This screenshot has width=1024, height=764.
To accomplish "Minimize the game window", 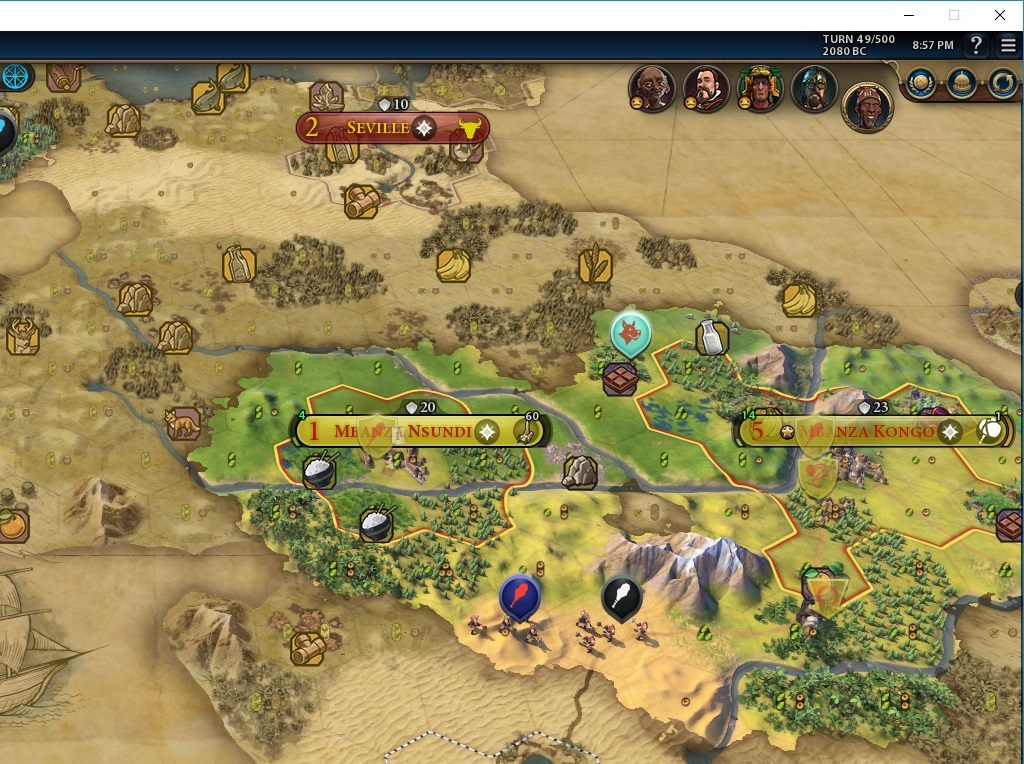I will click(909, 15).
